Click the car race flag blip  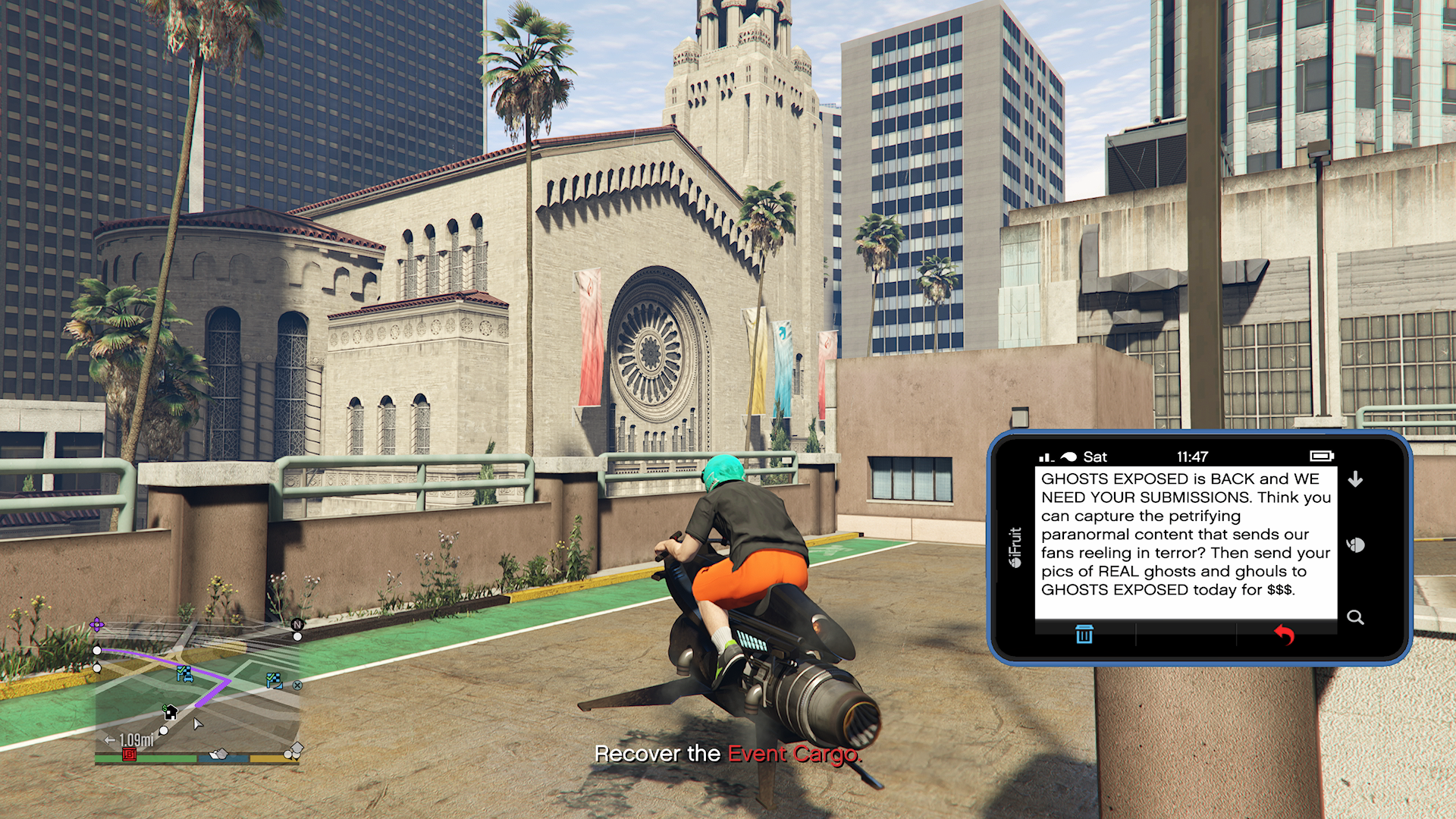(x=184, y=673)
